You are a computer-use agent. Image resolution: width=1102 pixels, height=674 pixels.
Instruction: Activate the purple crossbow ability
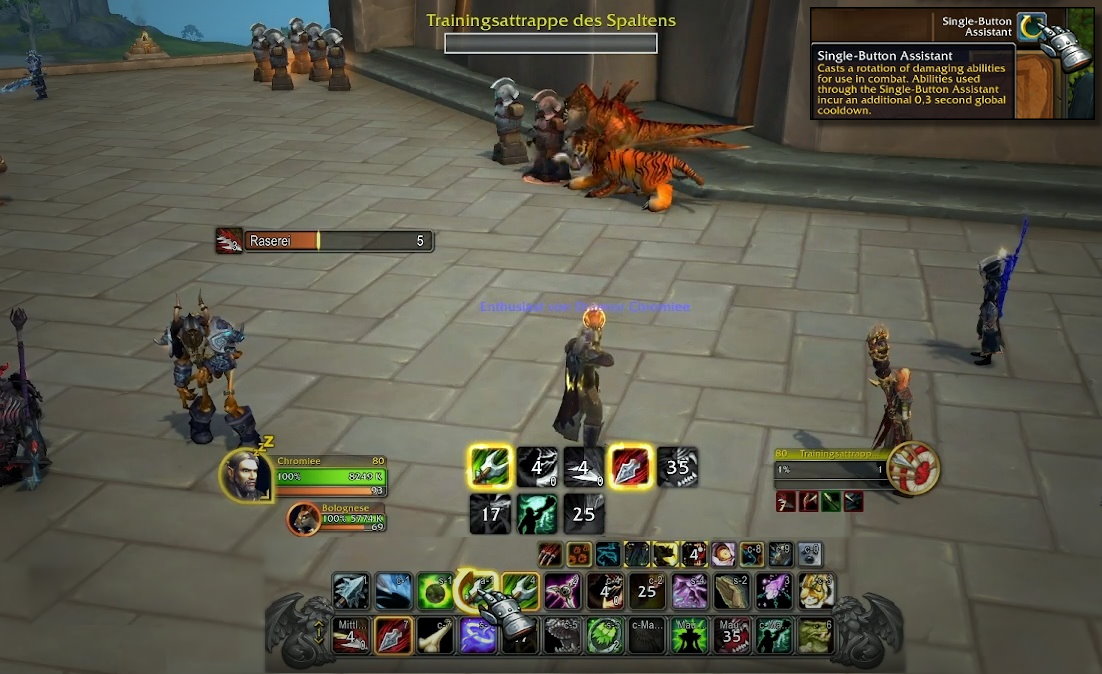562,591
